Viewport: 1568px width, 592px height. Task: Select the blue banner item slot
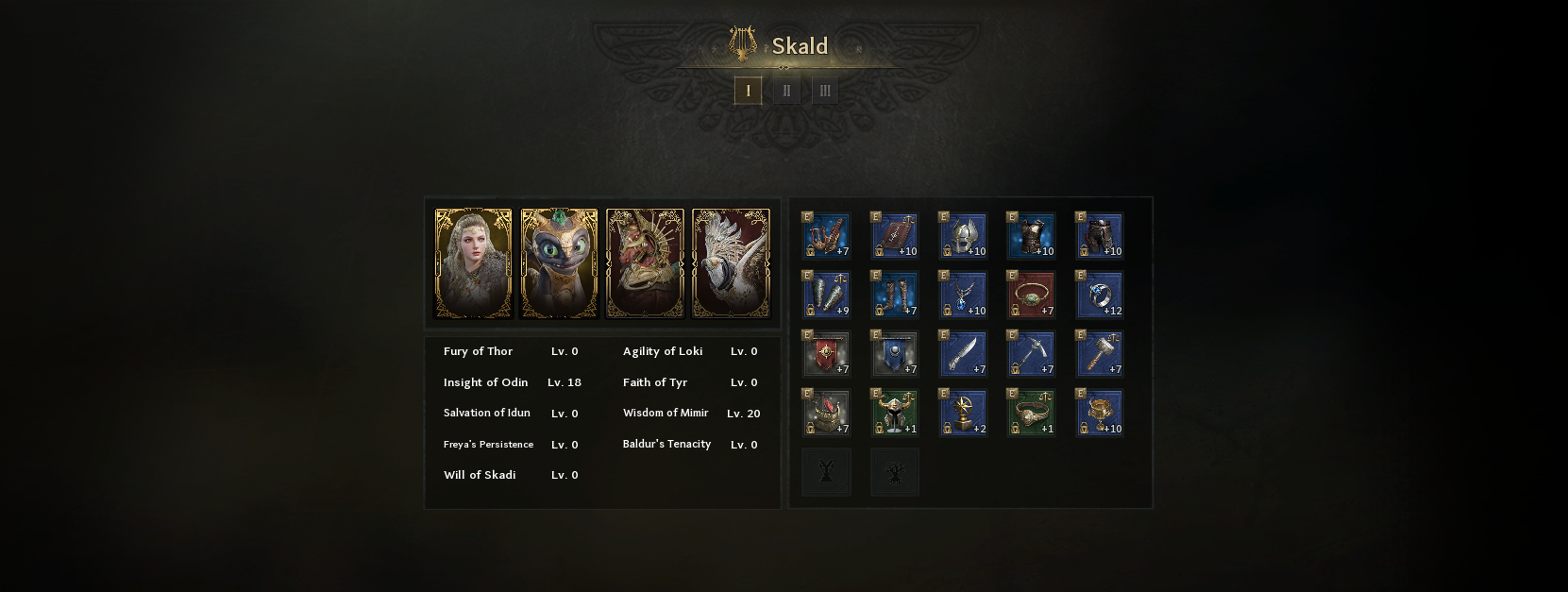pos(894,354)
